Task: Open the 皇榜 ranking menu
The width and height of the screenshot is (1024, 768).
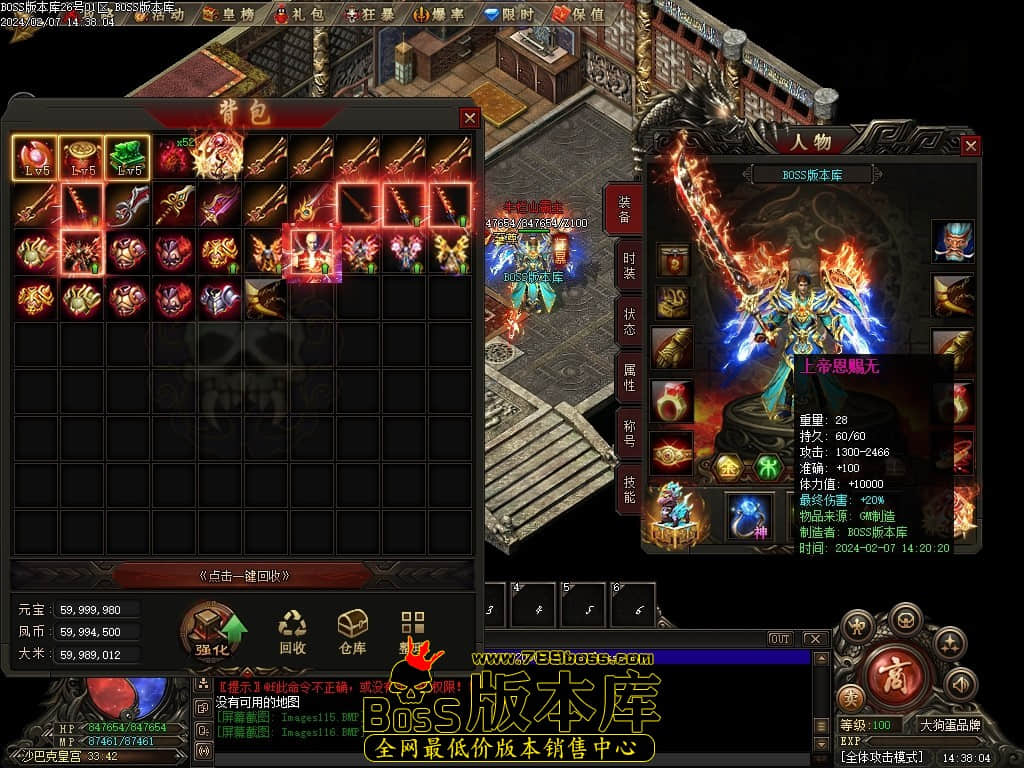Action: [x=229, y=14]
